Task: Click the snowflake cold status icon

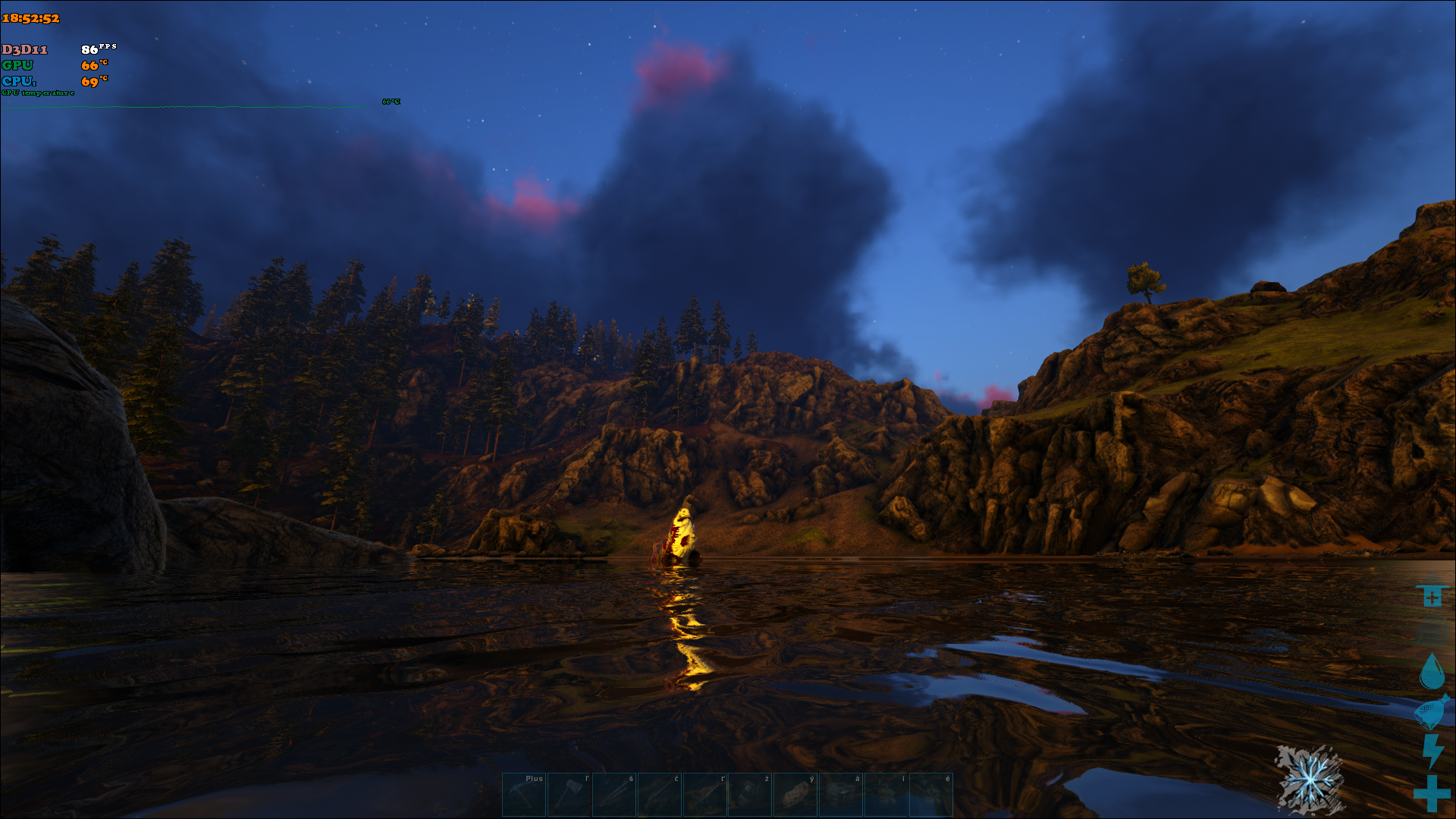Action: [1310, 780]
